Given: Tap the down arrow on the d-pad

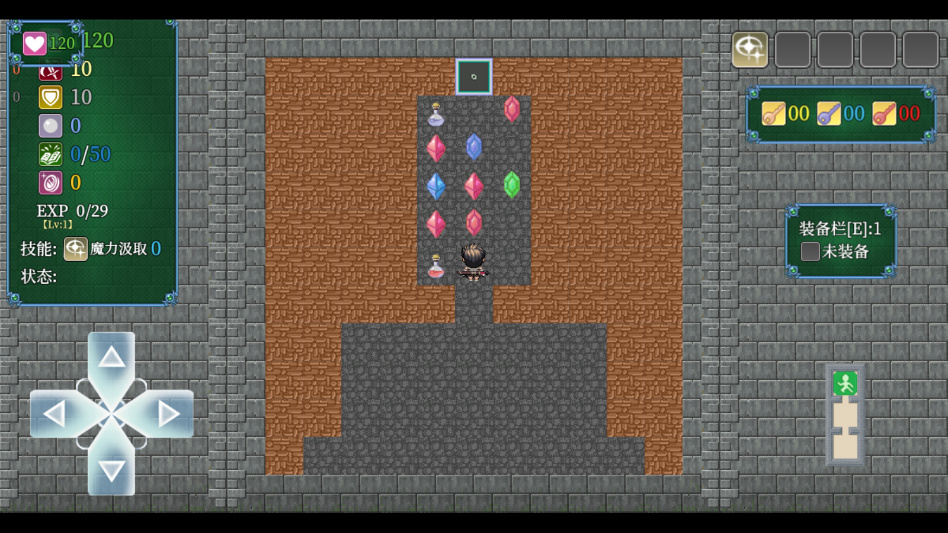Looking at the screenshot, I should 111,468.
